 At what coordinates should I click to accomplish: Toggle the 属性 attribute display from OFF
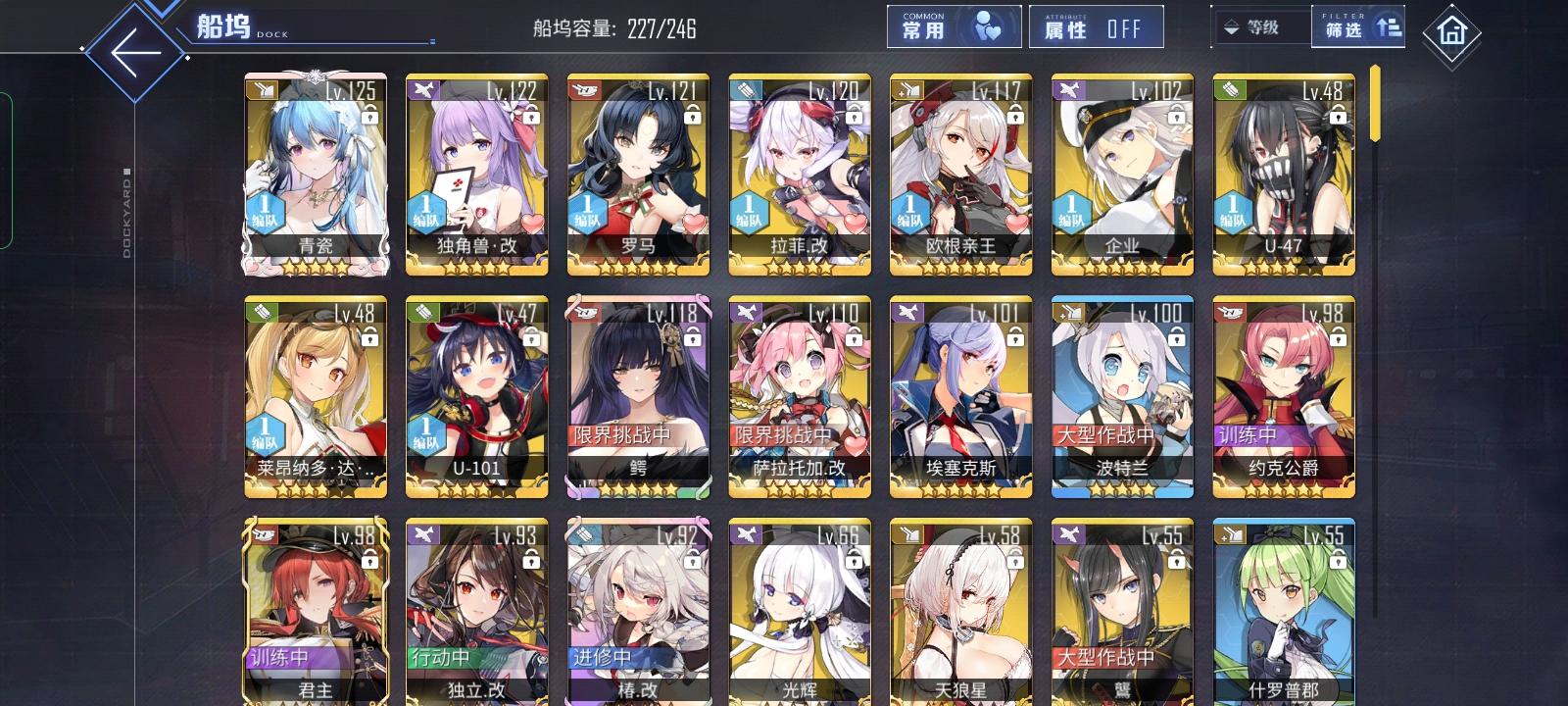coord(1098,26)
